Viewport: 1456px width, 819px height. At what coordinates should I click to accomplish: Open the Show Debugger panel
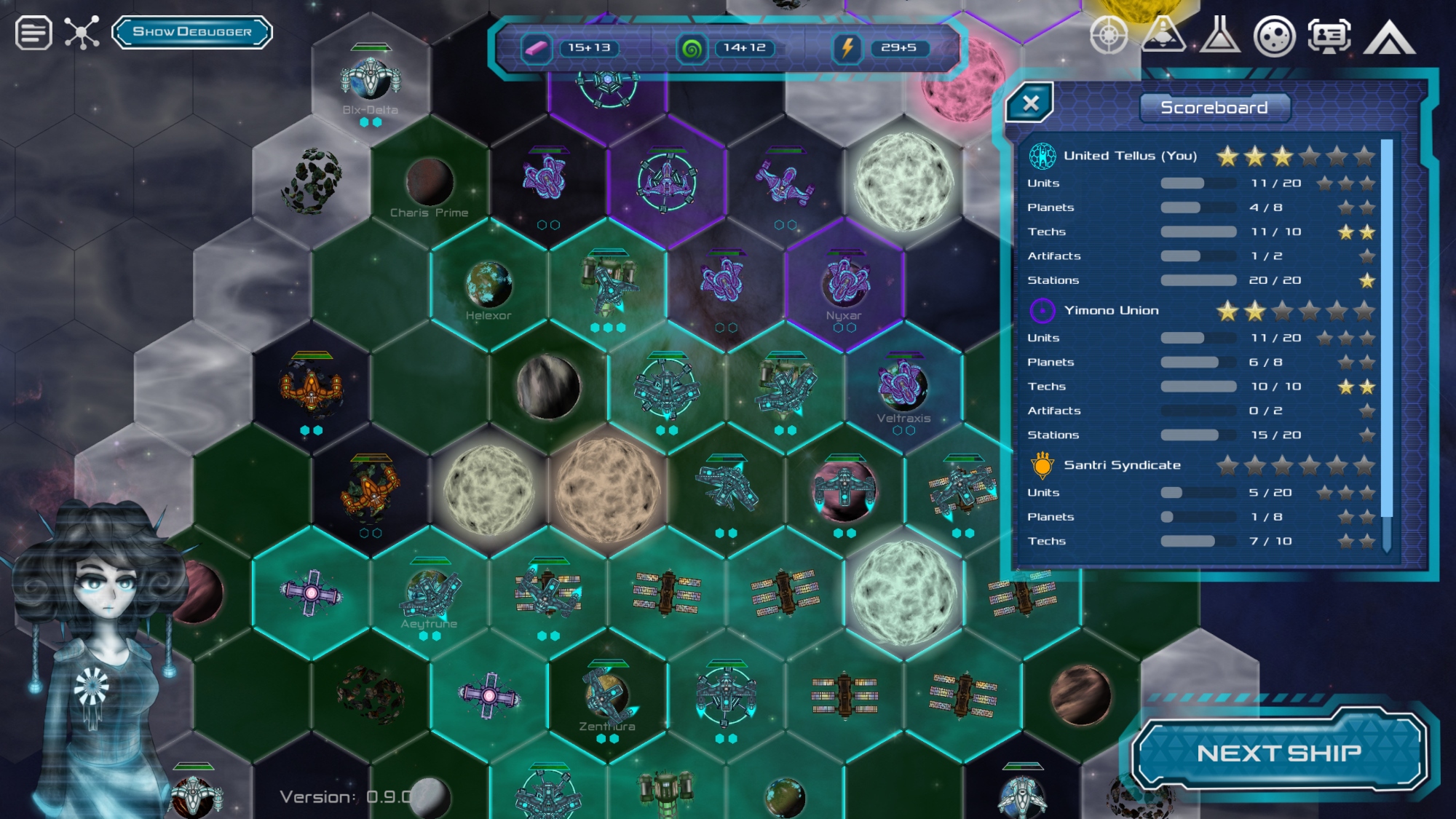pyautogui.click(x=192, y=32)
